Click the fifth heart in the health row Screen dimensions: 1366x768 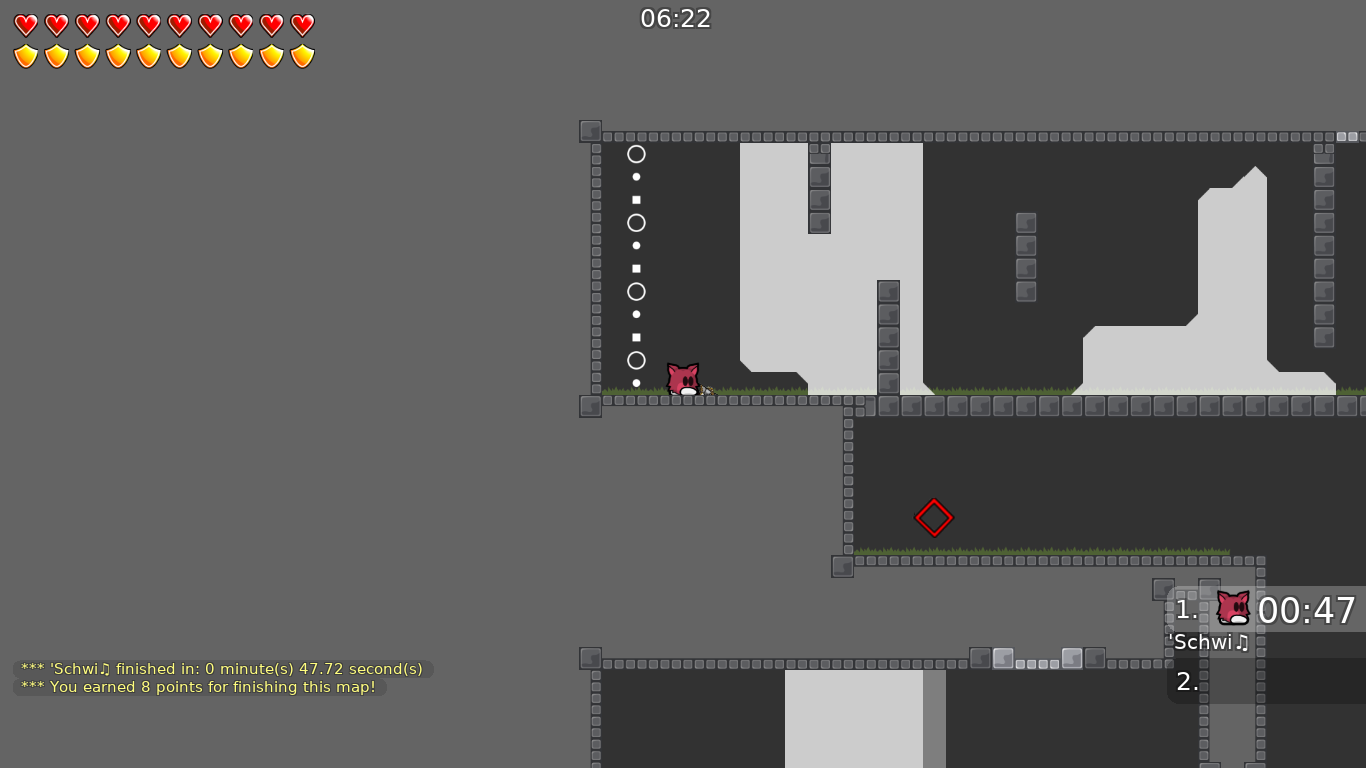tap(148, 25)
